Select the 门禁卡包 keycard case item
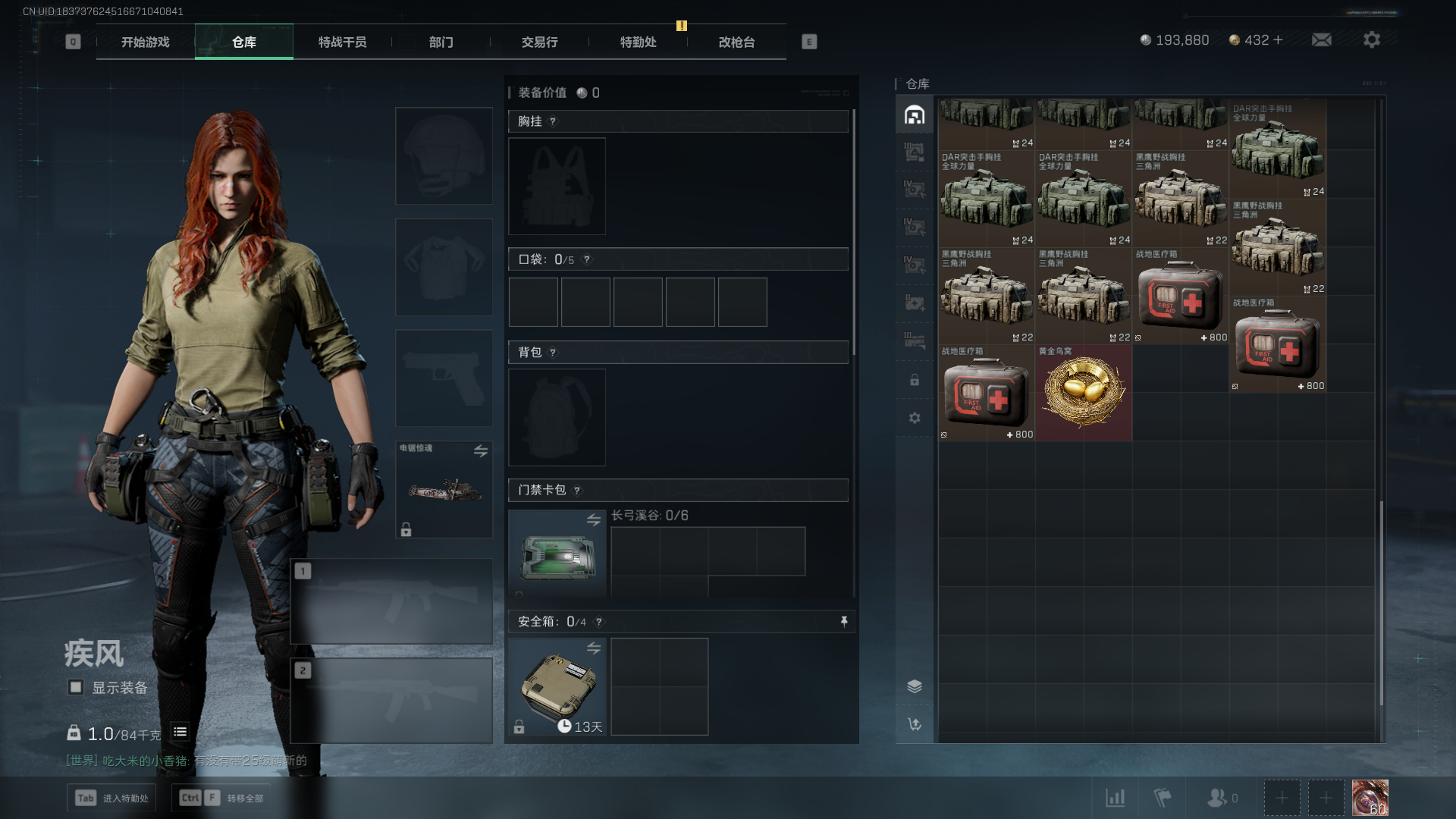The width and height of the screenshot is (1456, 819). [557, 554]
